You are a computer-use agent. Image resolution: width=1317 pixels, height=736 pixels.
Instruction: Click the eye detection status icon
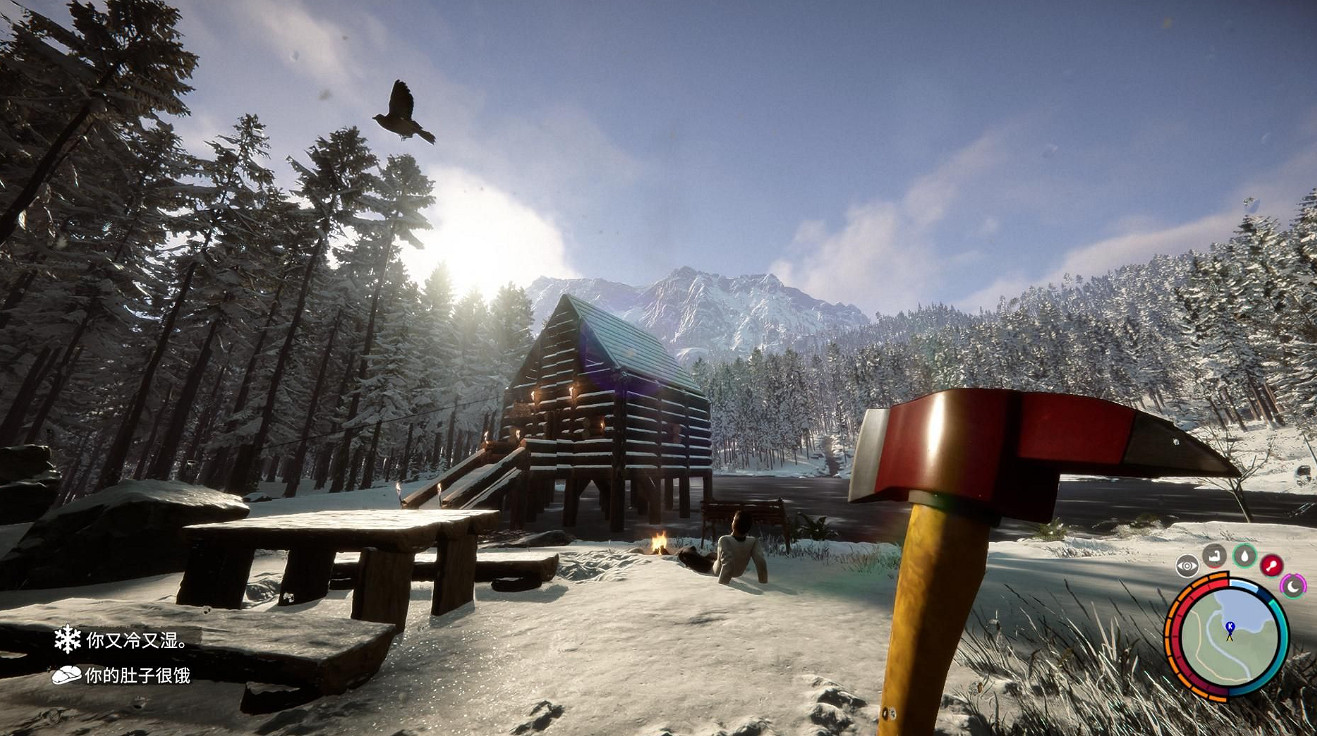click(x=1186, y=564)
